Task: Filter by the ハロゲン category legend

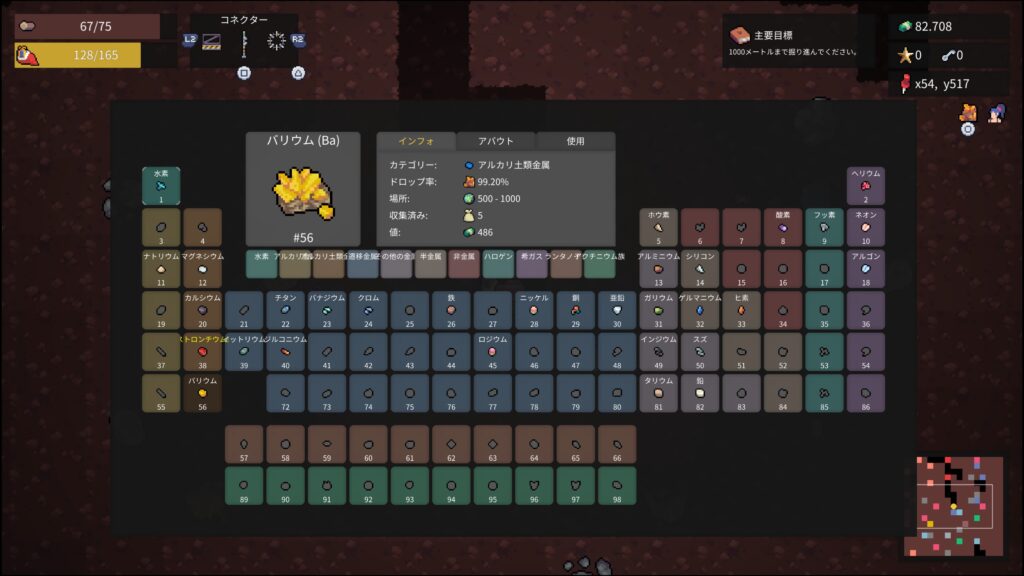Action: 498,264
